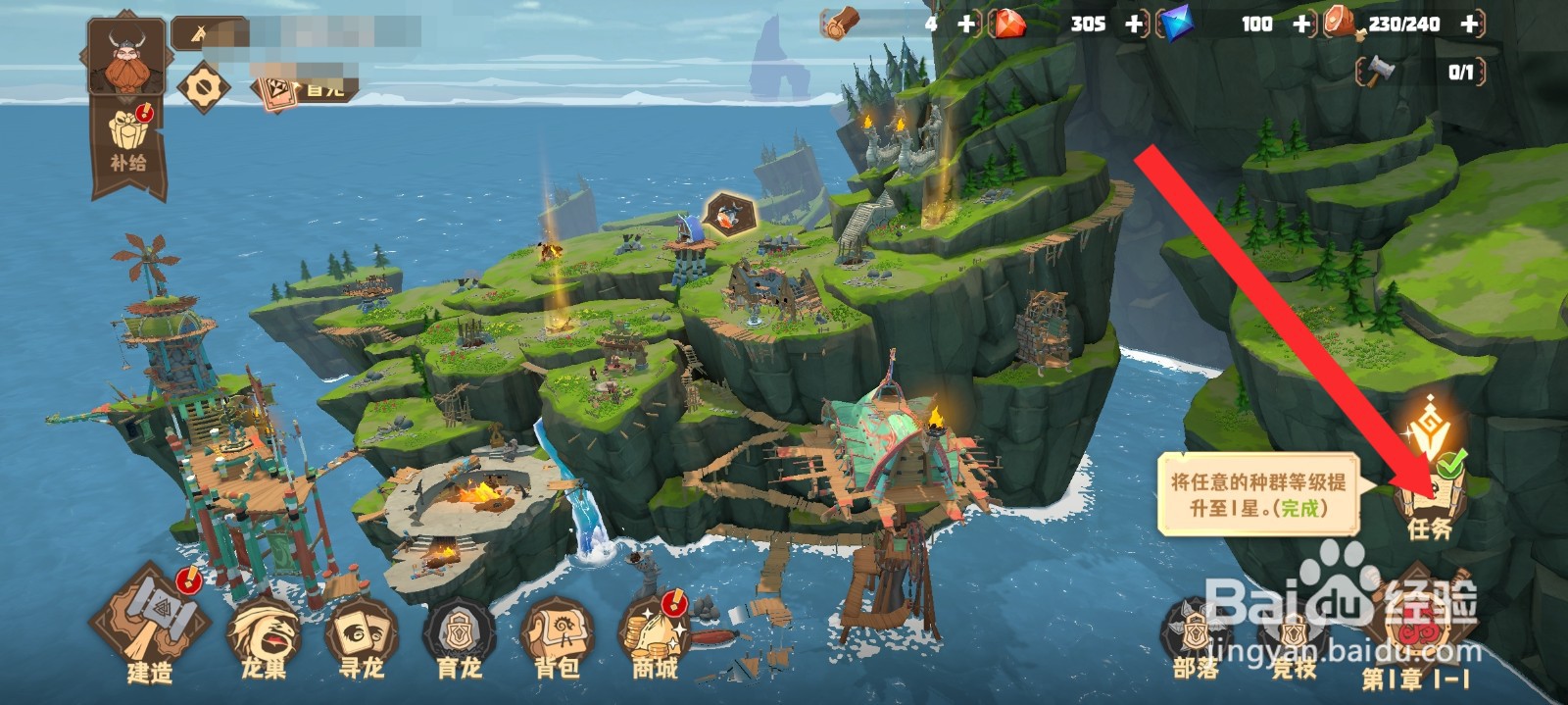The width and height of the screenshot is (1568, 705).
Task: Open the adventure card banner near the settings
Action: (304, 89)
